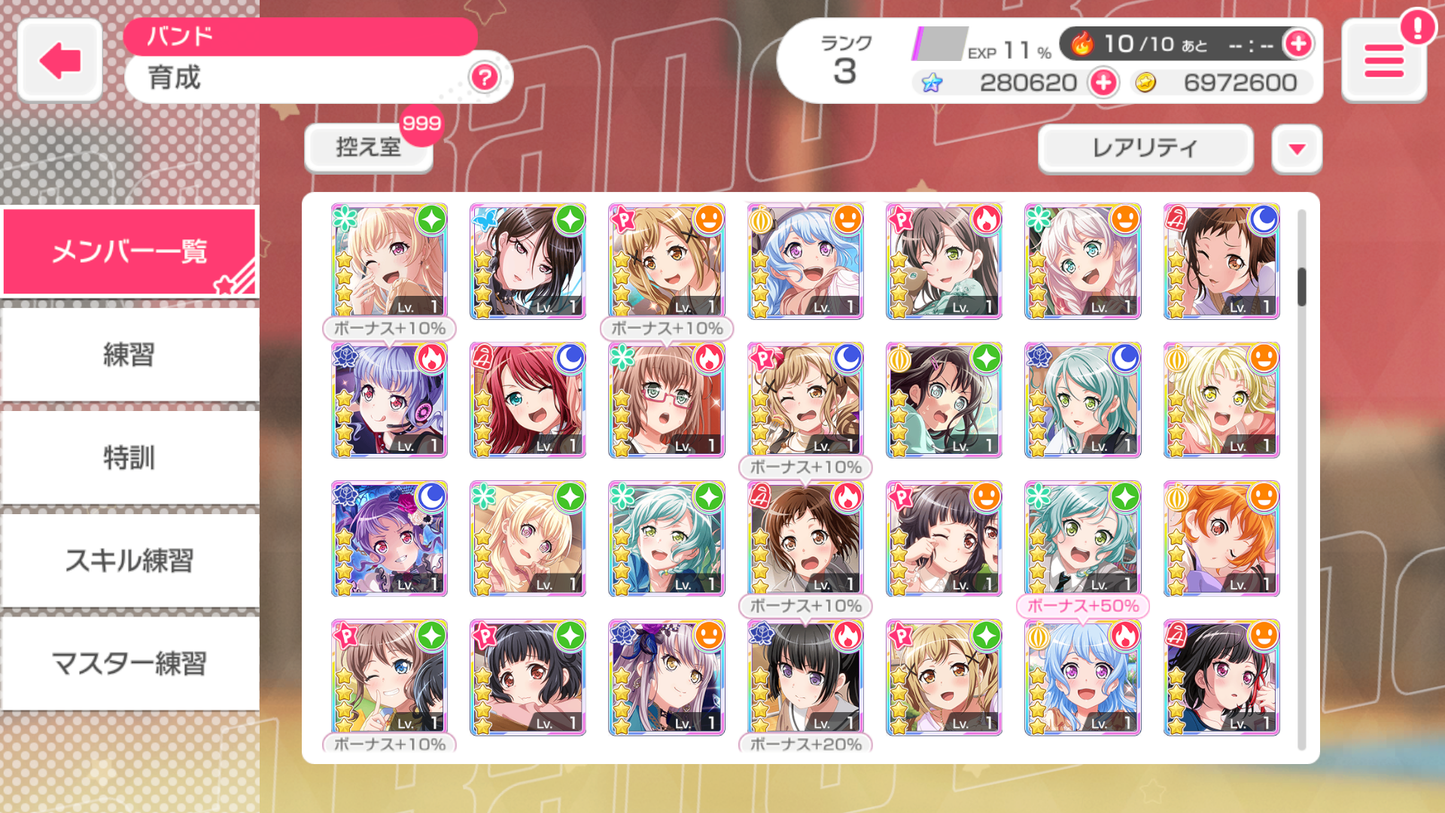Open the 控え室 with 999 badge
The image size is (1445, 813).
coord(368,148)
